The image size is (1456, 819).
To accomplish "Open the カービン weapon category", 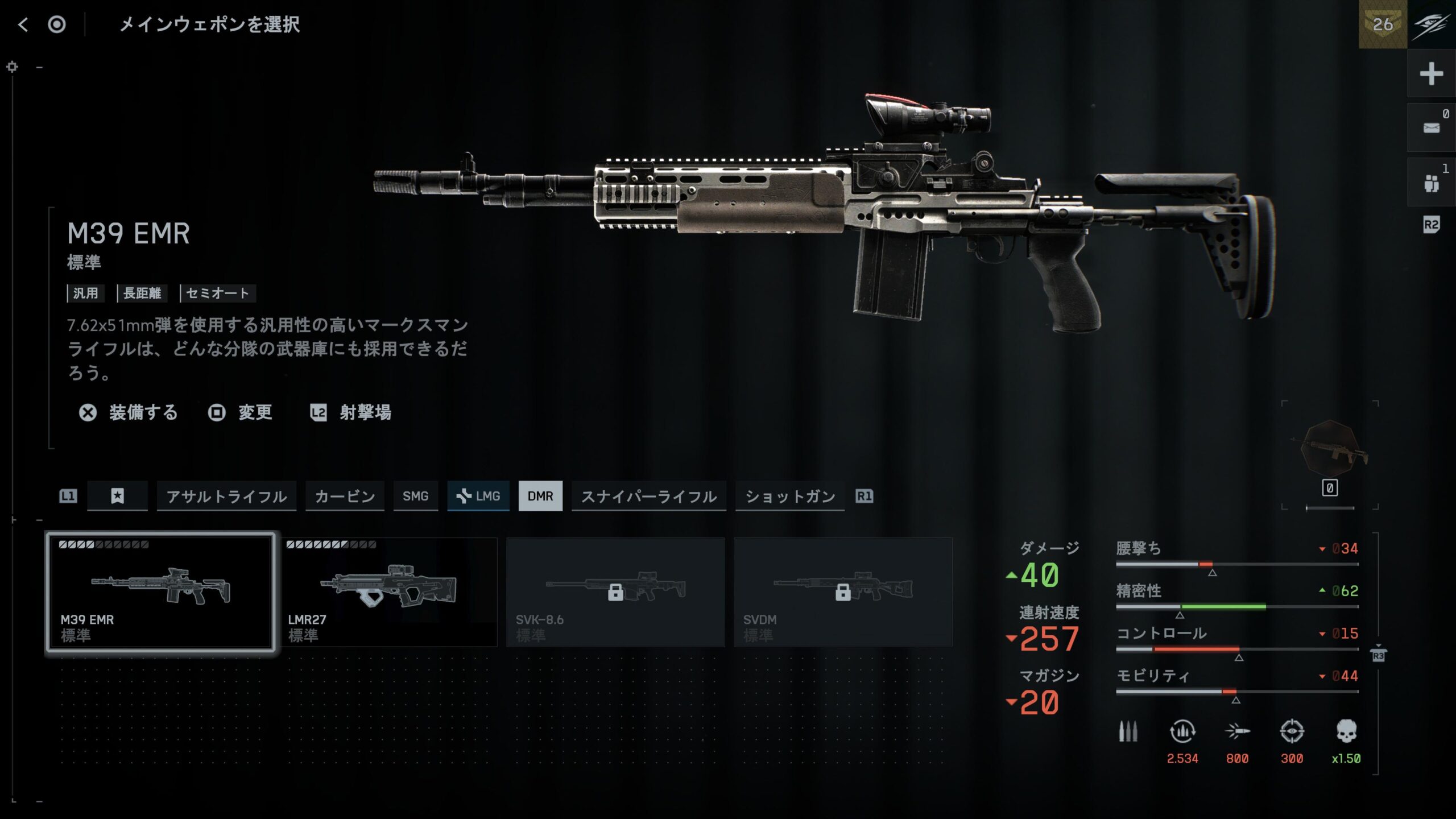I will pyautogui.click(x=345, y=496).
